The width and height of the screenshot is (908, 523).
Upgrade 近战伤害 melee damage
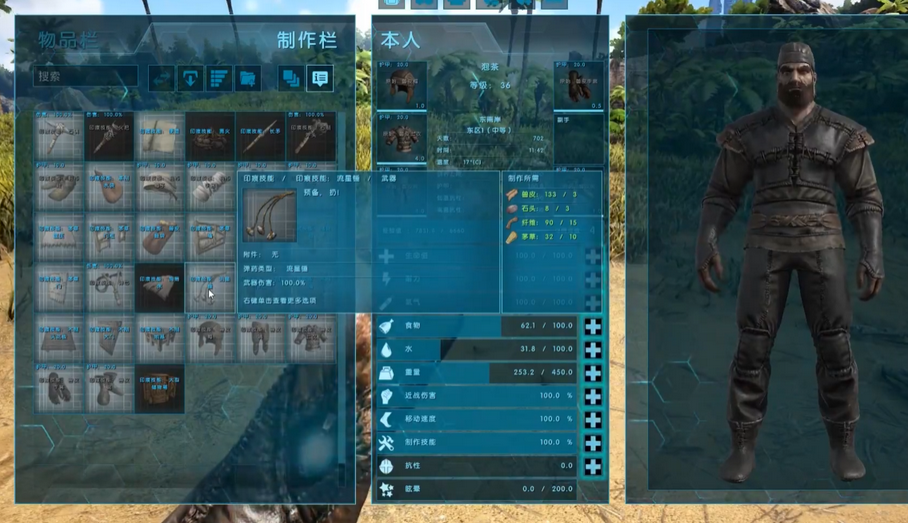tap(593, 396)
